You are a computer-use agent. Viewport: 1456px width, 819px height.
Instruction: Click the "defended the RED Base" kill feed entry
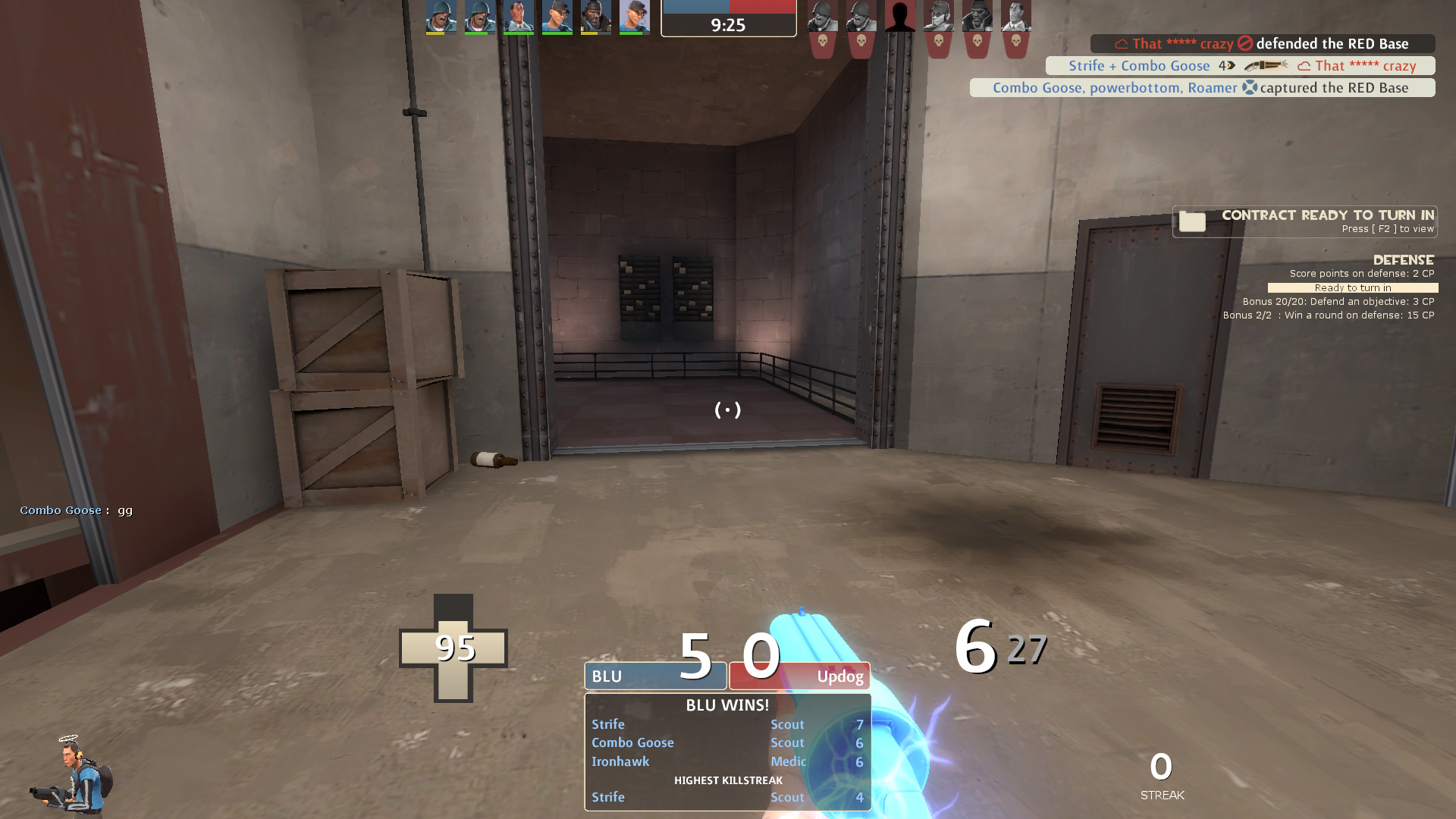click(1263, 44)
